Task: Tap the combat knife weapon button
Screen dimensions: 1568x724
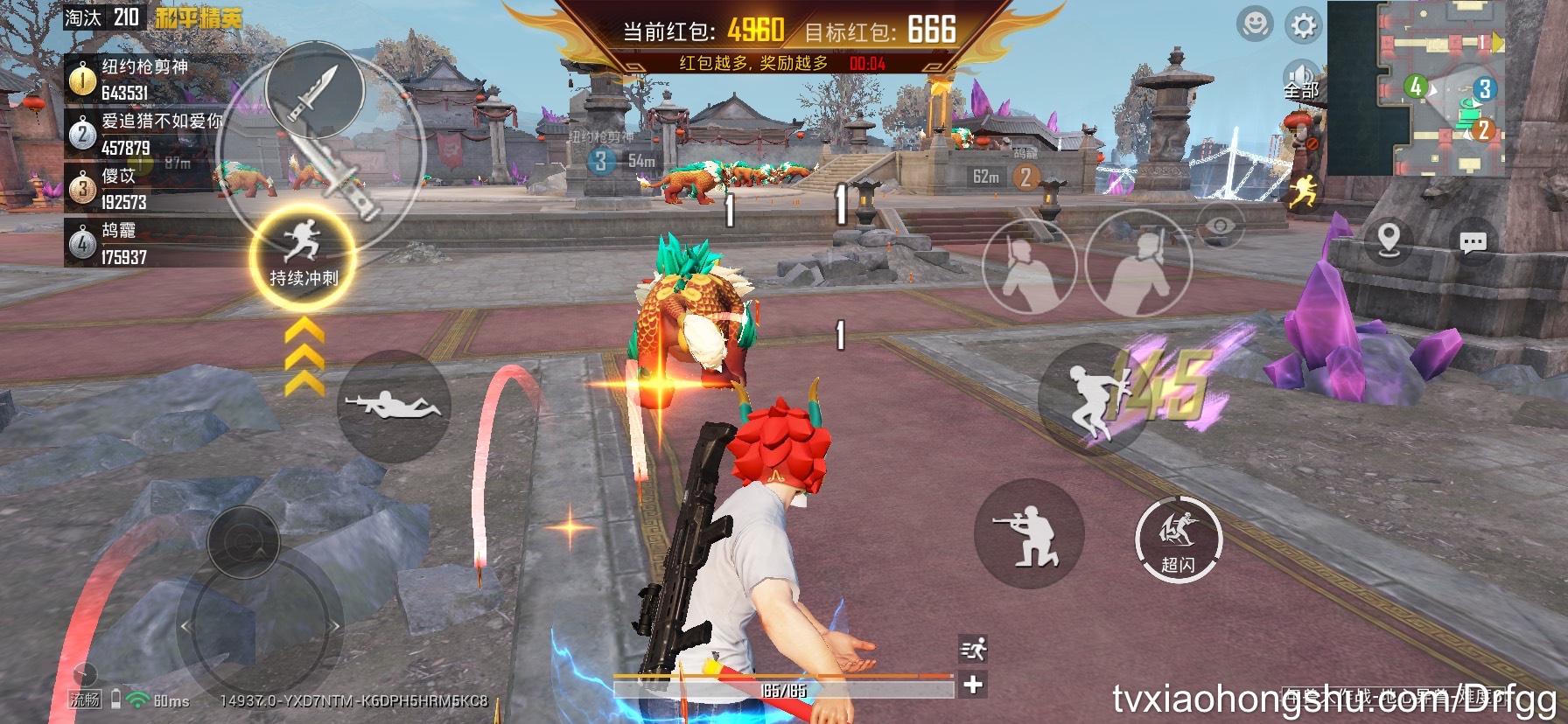Action: click(315, 89)
